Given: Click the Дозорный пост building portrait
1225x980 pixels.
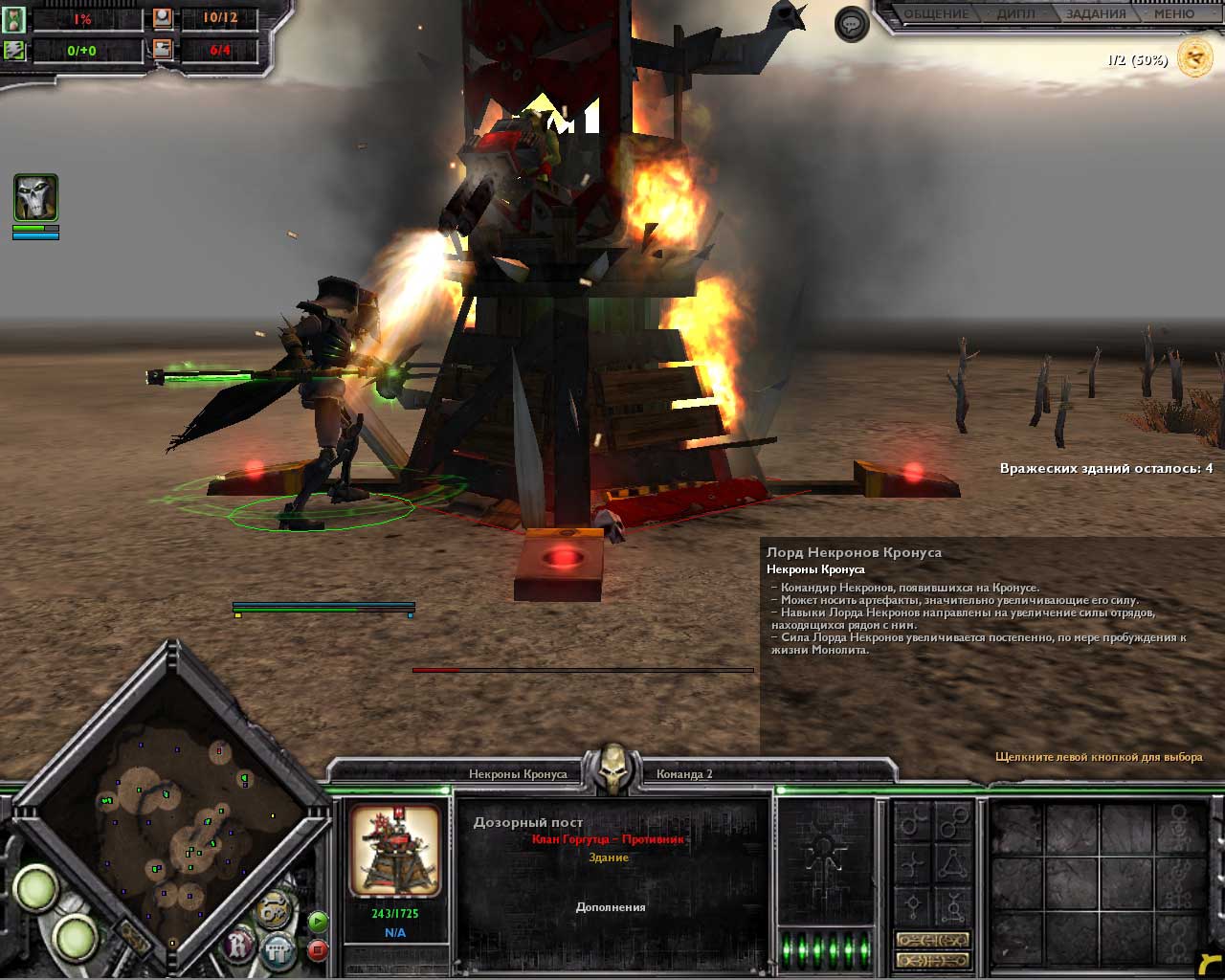Looking at the screenshot, I should 394,852.
